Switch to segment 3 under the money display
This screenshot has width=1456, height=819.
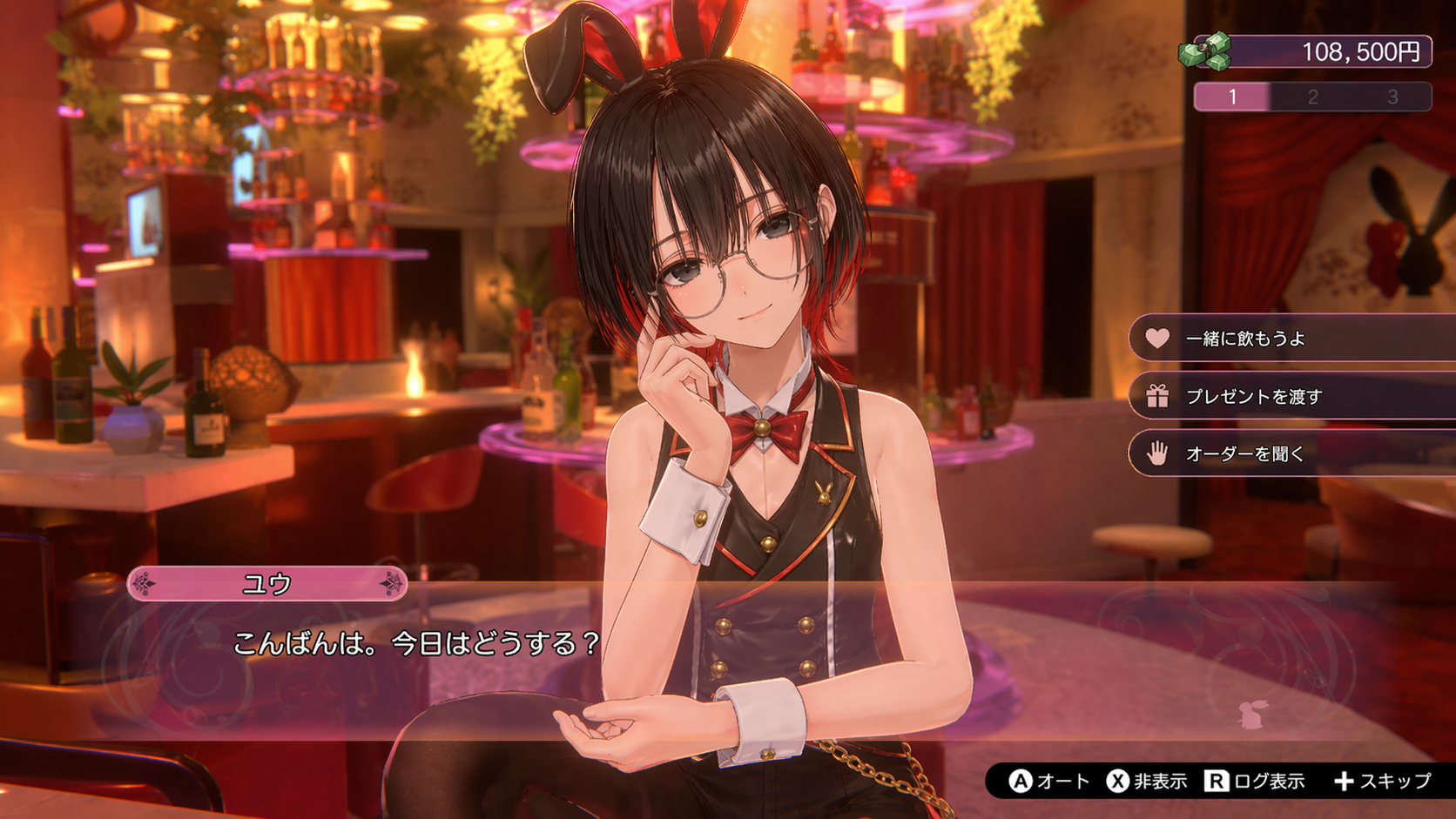click(x=1392, y=97)
